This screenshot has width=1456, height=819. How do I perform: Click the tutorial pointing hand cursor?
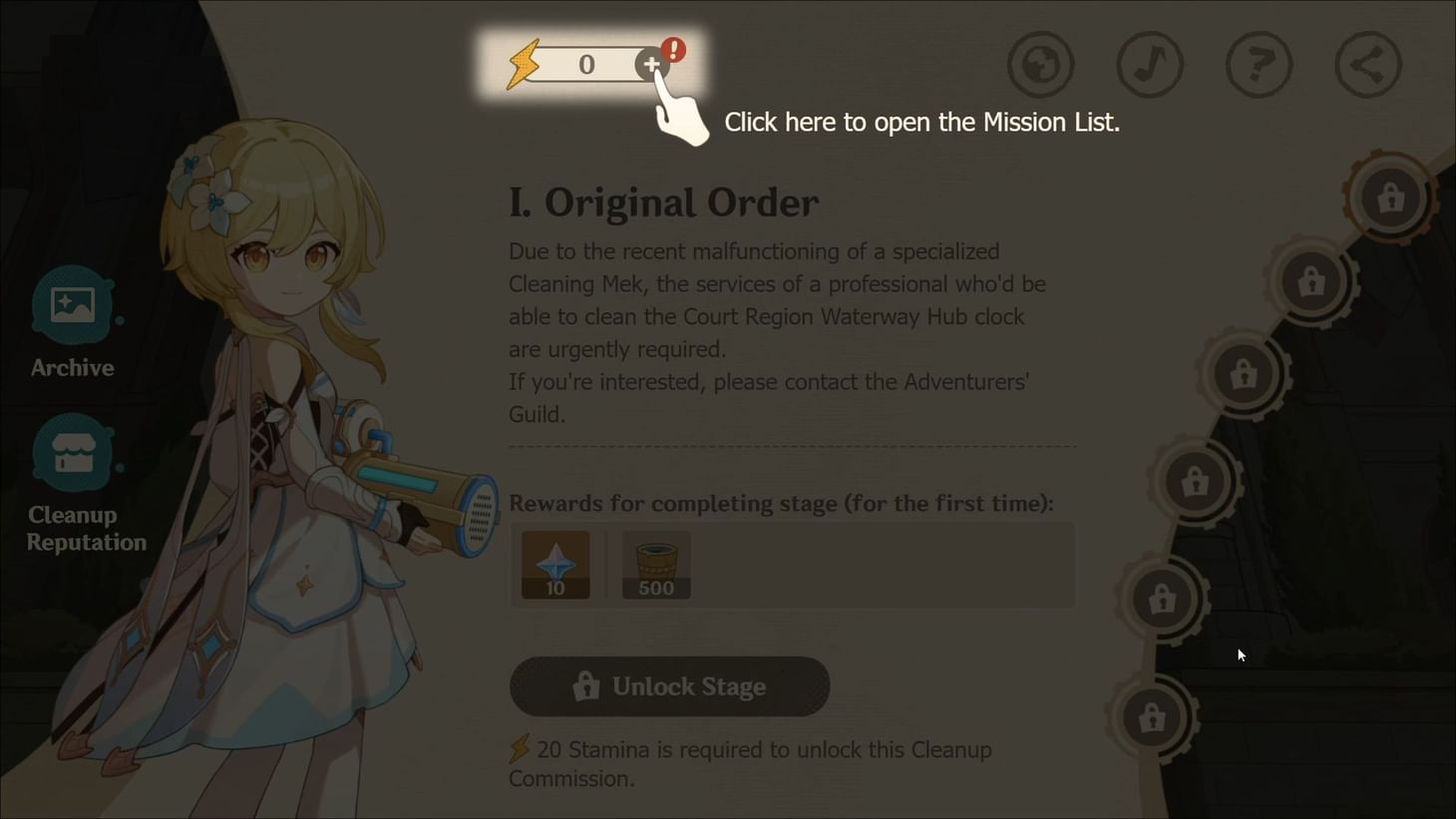click(x=681, y=118)
